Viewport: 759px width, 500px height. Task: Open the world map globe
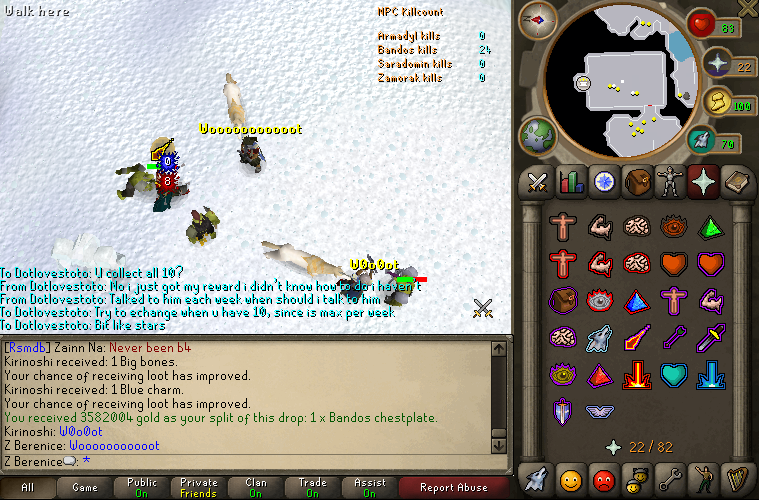click(x=538, y=135)
